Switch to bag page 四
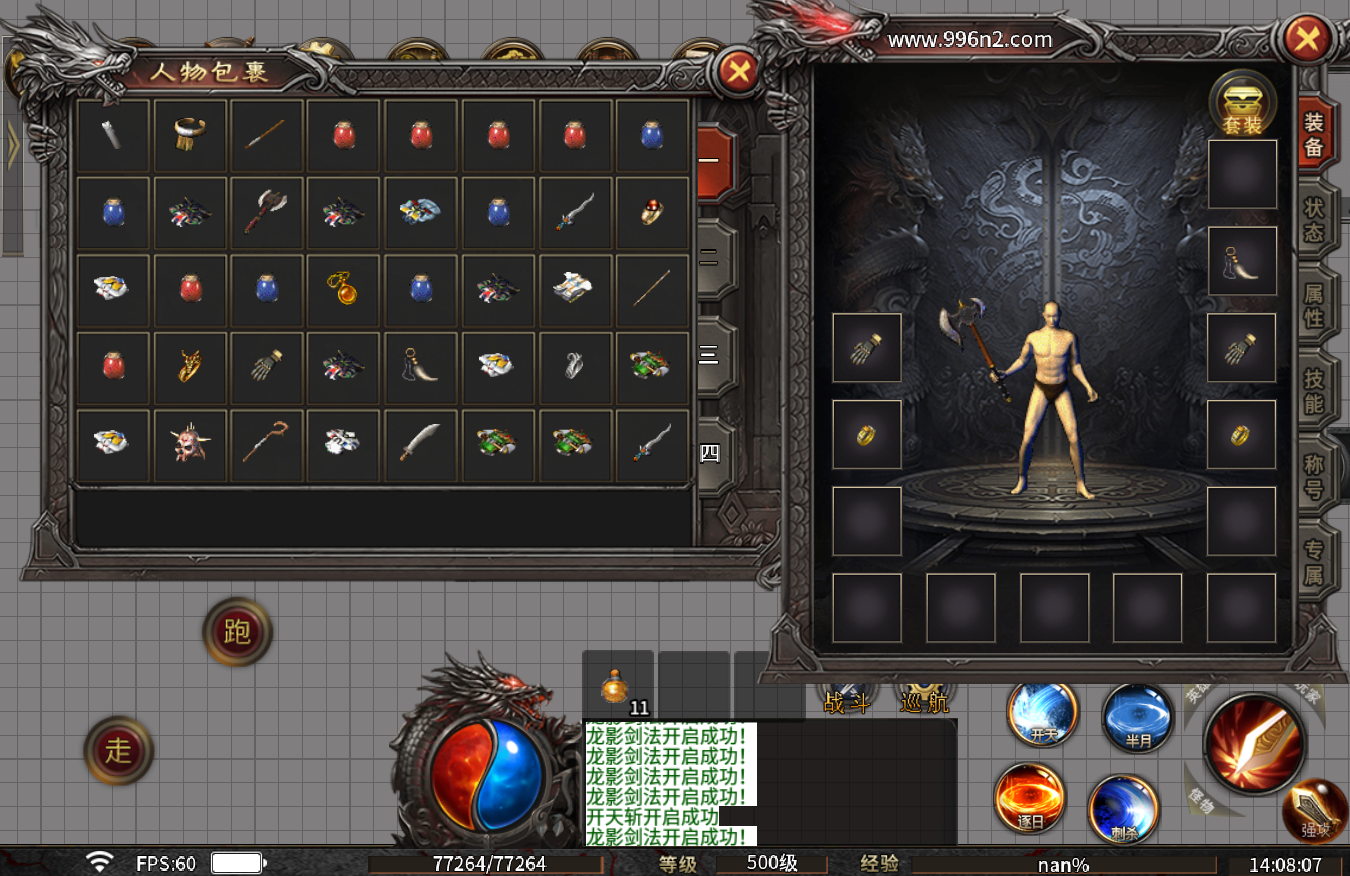This screenshot has height=876, width=1350. [710, 454]
